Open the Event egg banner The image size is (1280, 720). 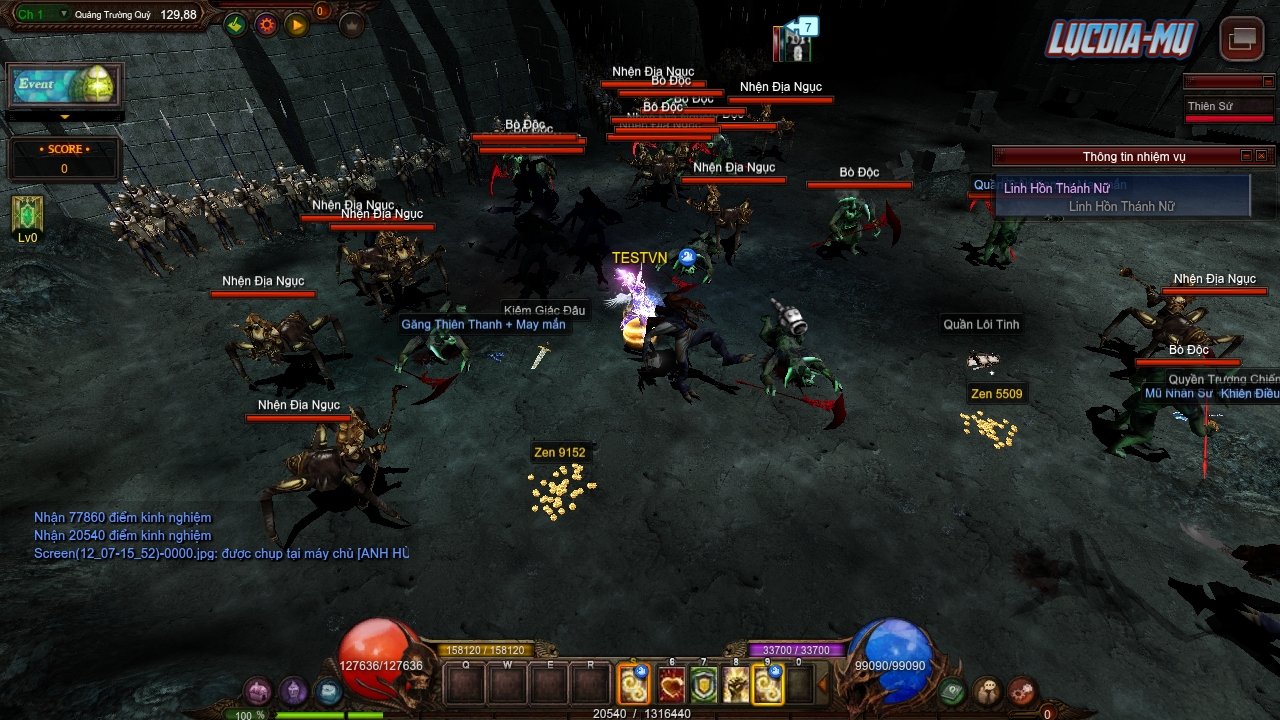click(65, 85)
